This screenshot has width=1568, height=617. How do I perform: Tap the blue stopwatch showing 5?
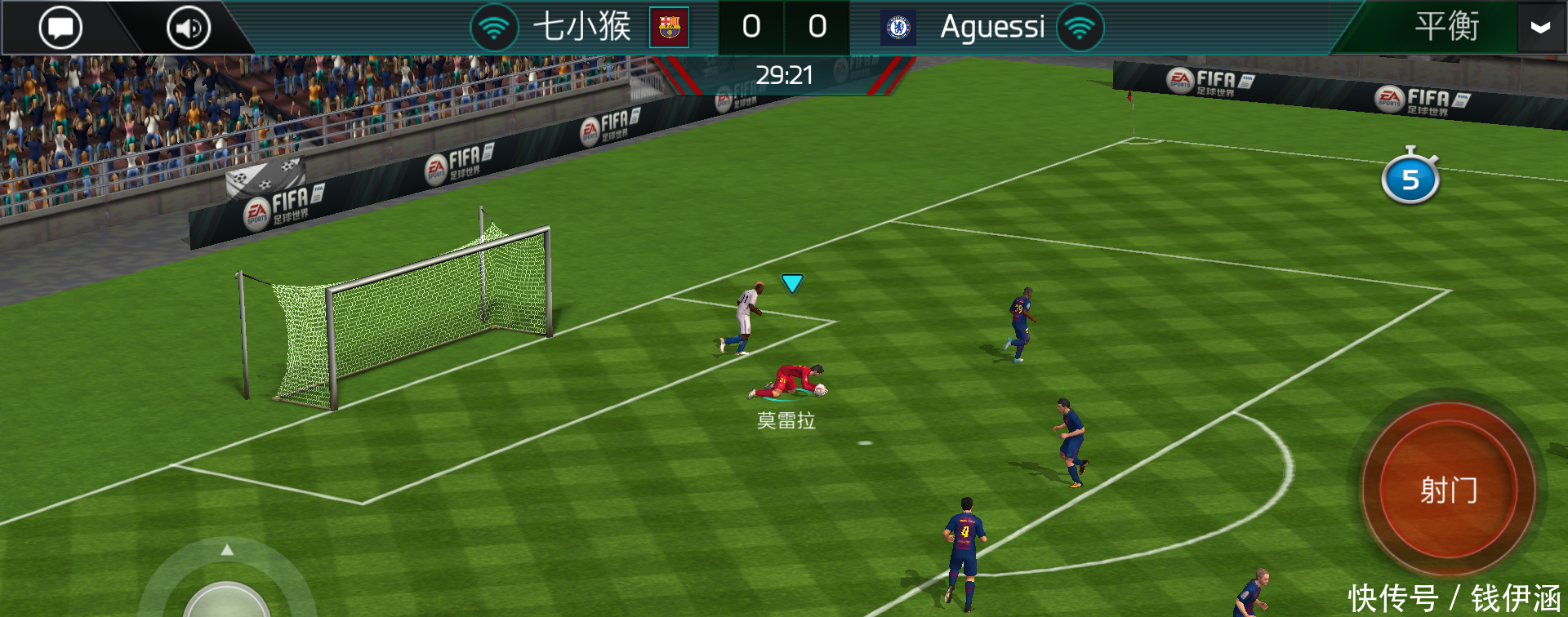pyautogui.click(x=1412, y=179)
